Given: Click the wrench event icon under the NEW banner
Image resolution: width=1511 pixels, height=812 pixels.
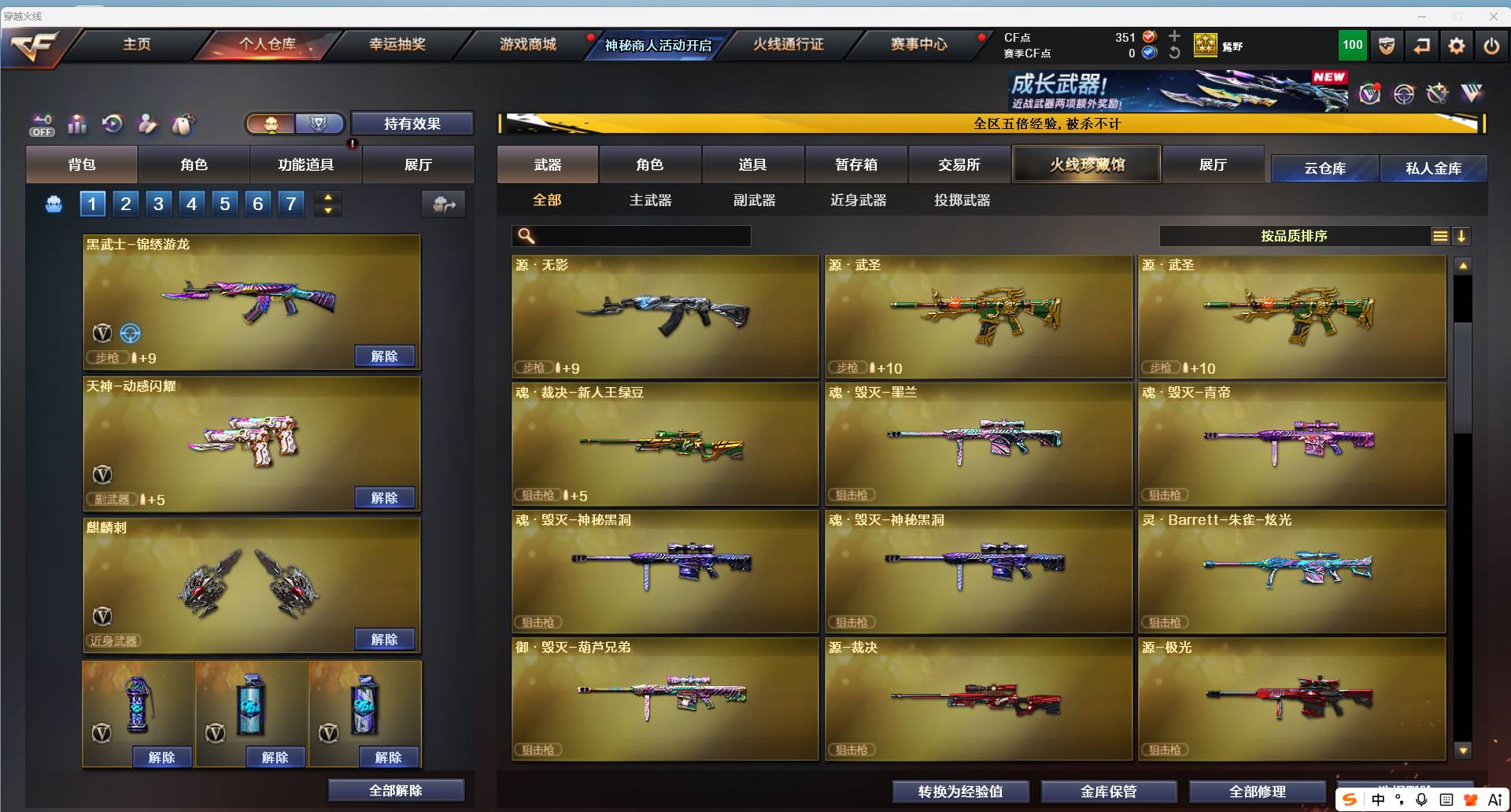Looking at the screenshot, I should coord(1438,93).
